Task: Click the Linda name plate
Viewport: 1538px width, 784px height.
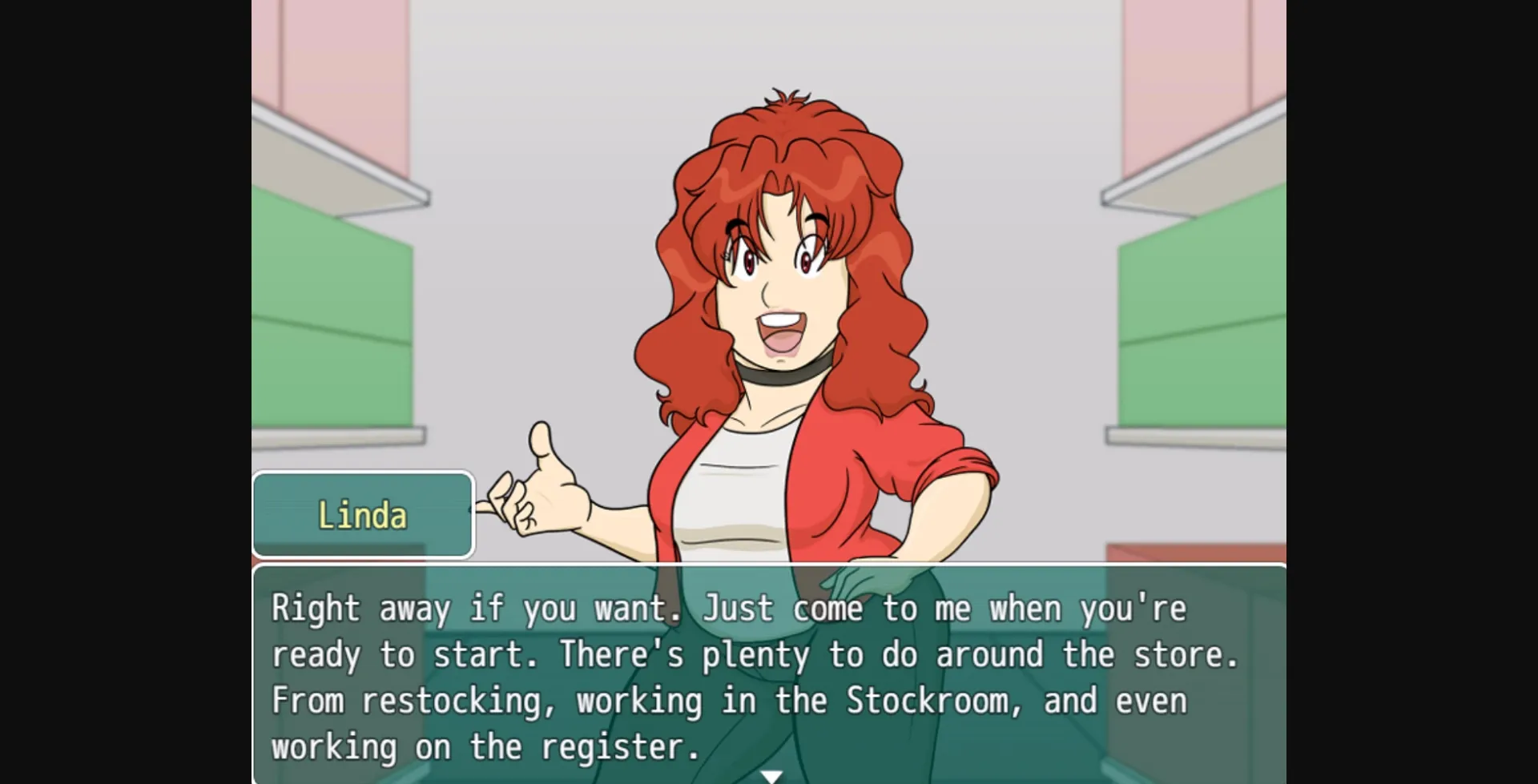Action: click(362, 515)
